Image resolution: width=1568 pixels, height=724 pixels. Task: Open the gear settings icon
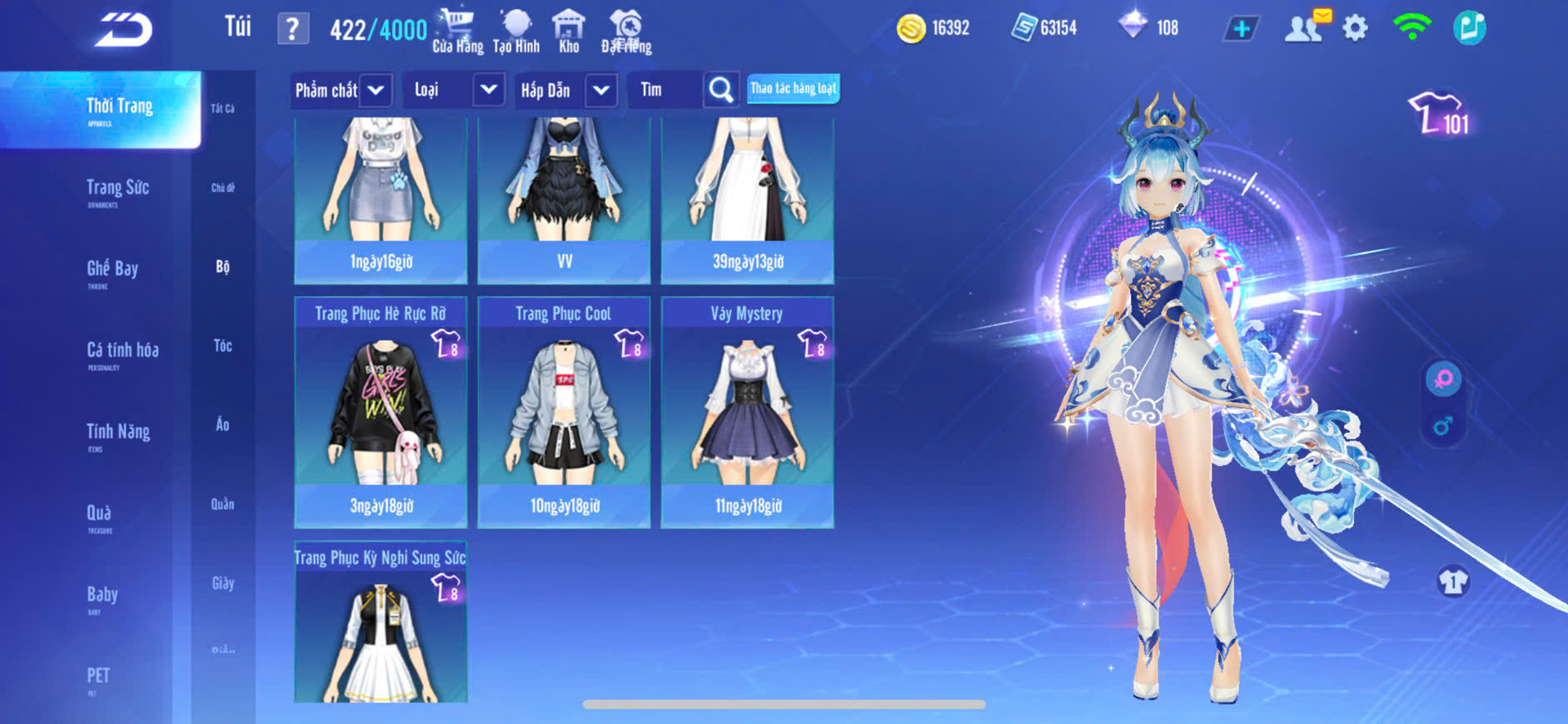[1355, 28]
